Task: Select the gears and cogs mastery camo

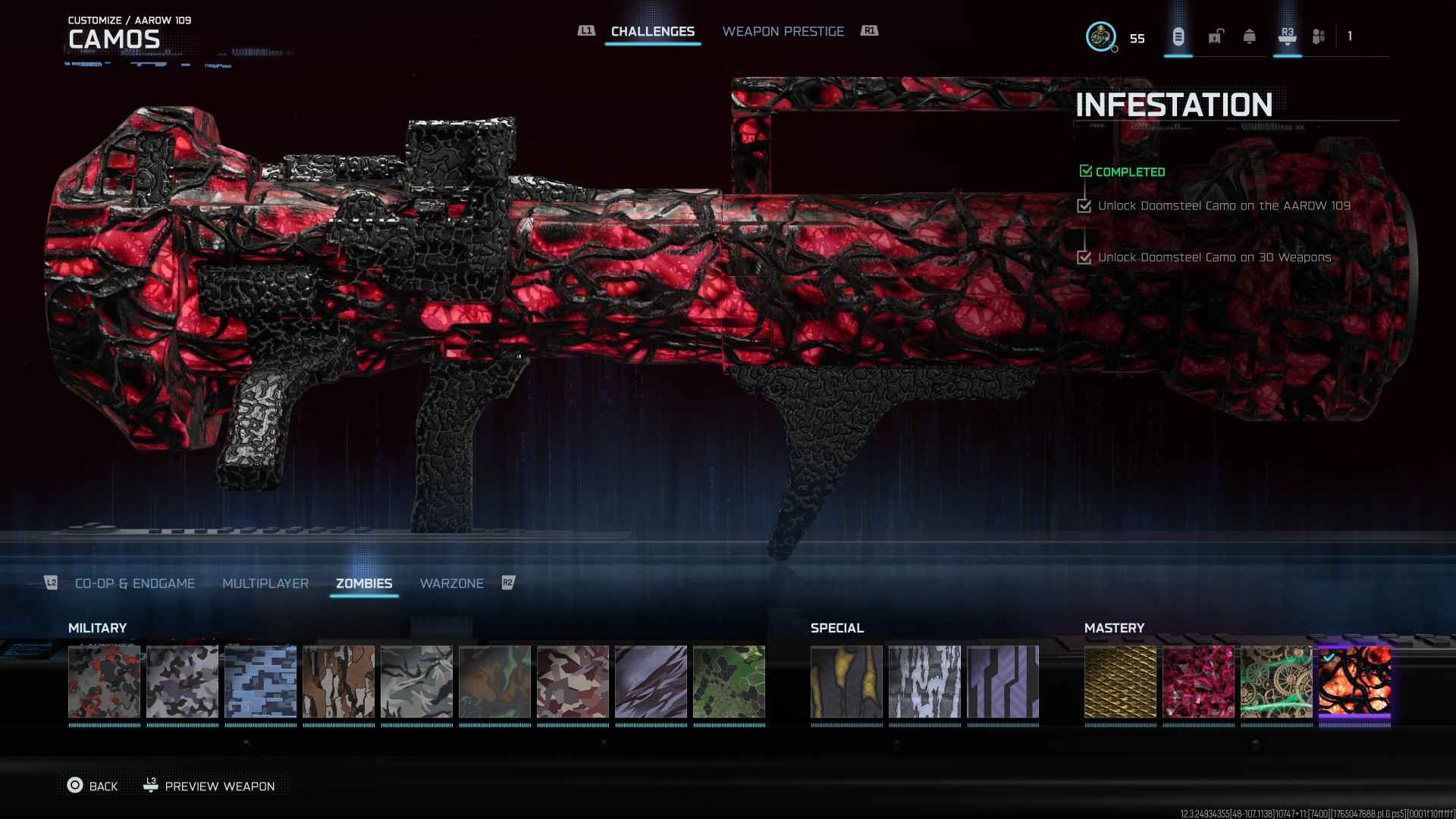Action: pos(1276,682)
